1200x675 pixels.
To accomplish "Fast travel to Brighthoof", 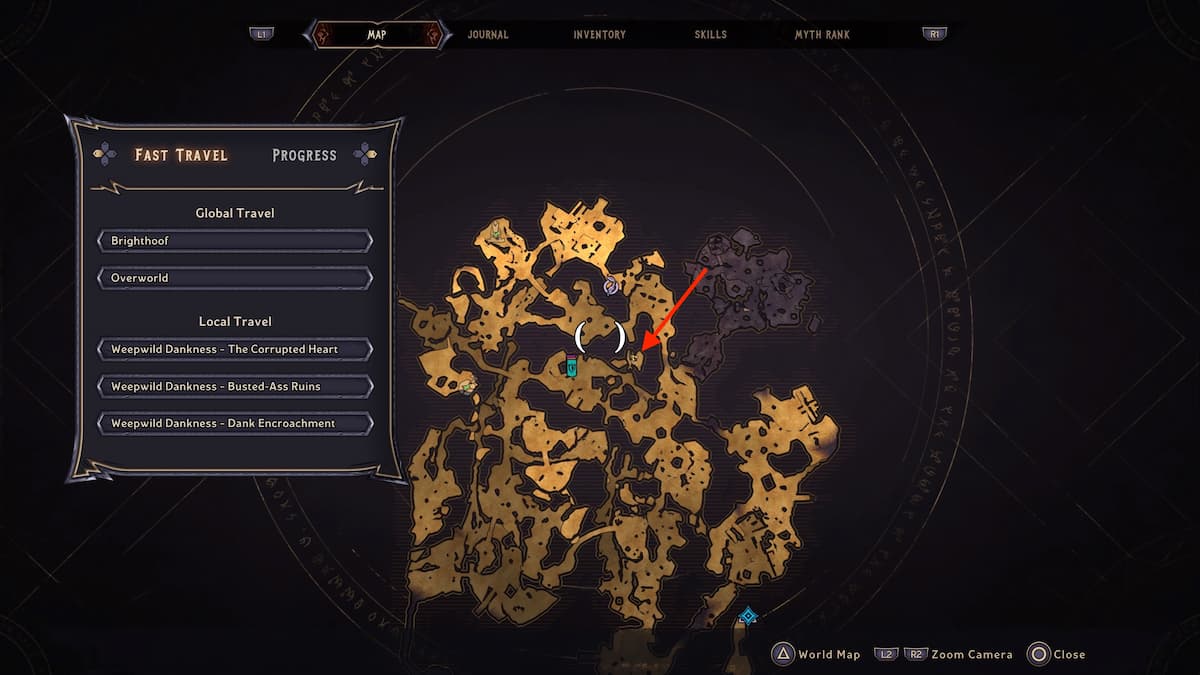I will tap(235, 241).
